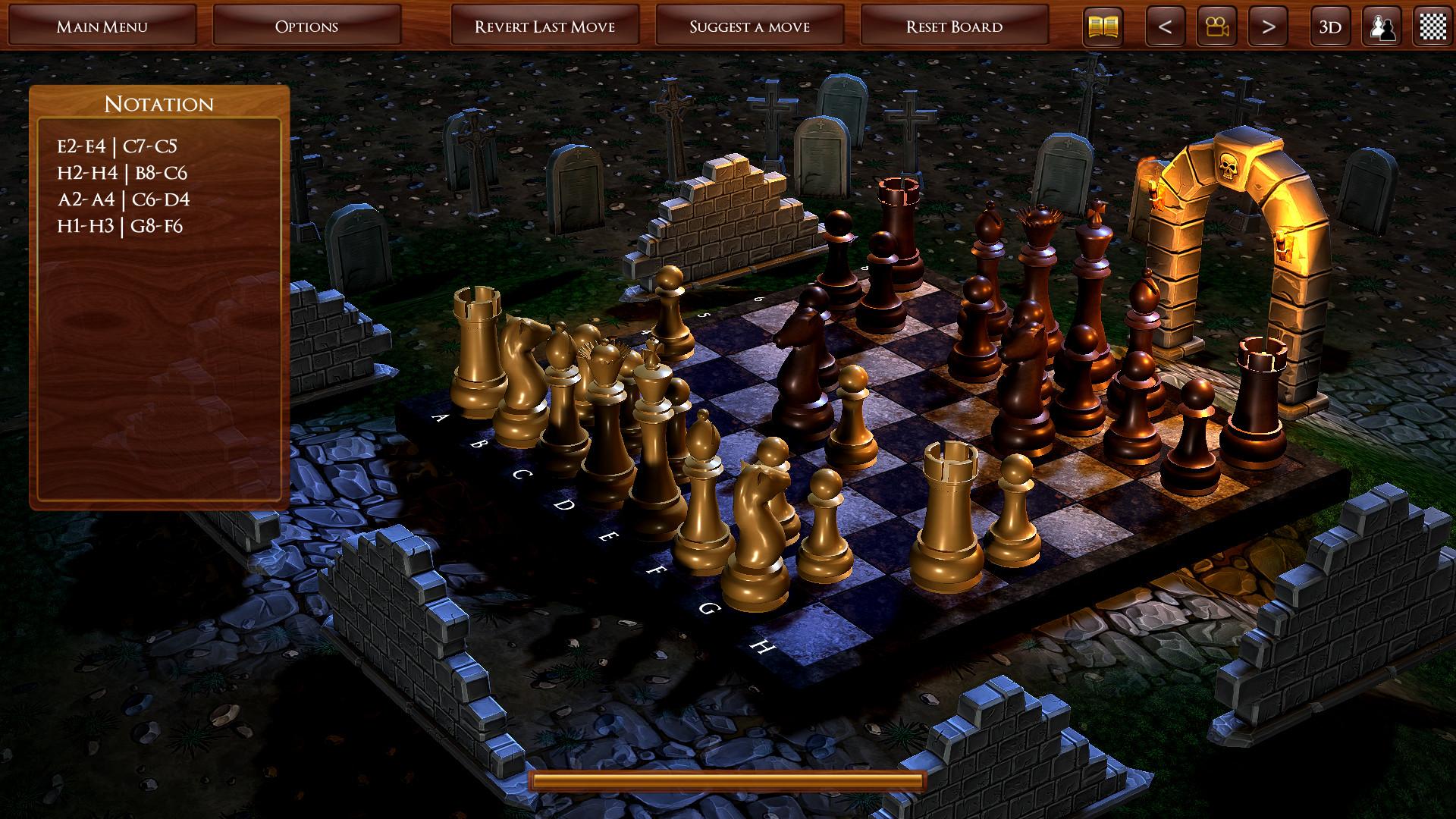The width and height of the screenshot is (1456, 819).
Task: Click the Notation panel header
Action: coord(158,103)
